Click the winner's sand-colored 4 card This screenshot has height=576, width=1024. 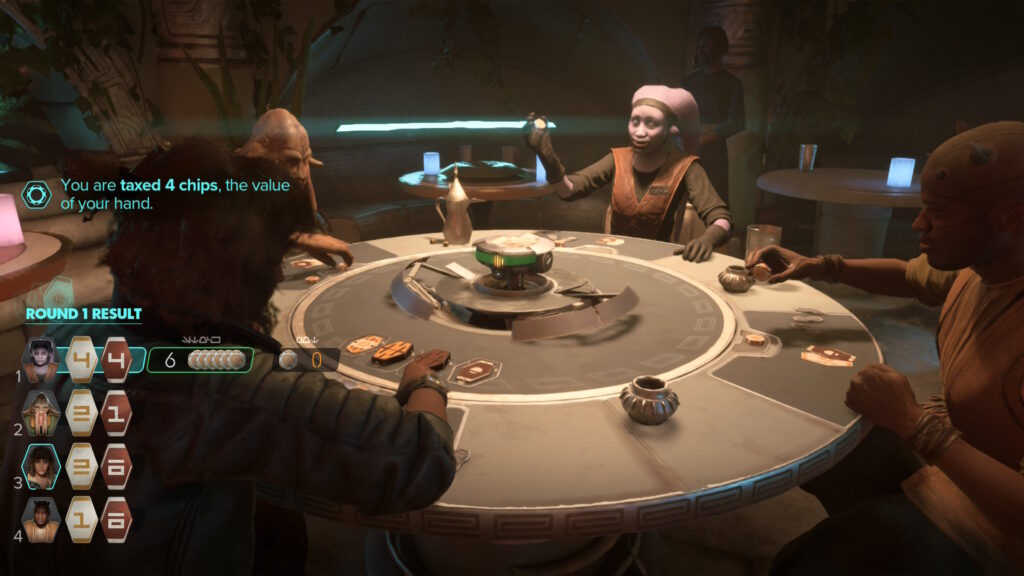point(82,360)
